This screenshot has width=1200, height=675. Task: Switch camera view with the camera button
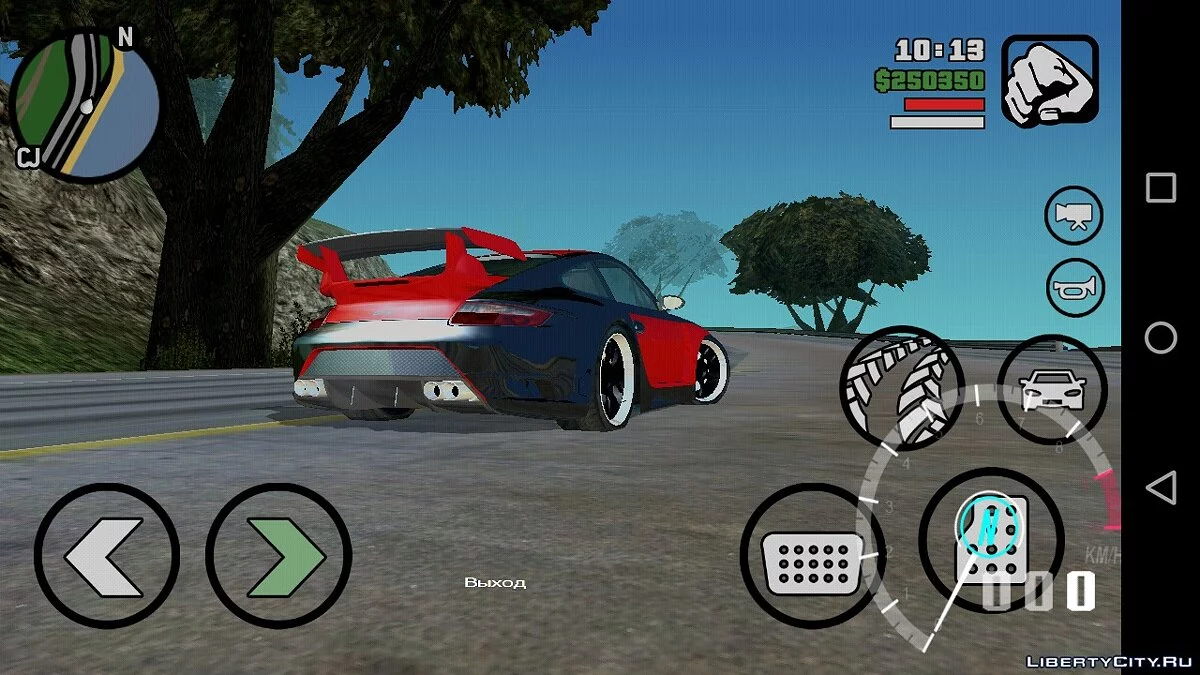[1074, 215]
